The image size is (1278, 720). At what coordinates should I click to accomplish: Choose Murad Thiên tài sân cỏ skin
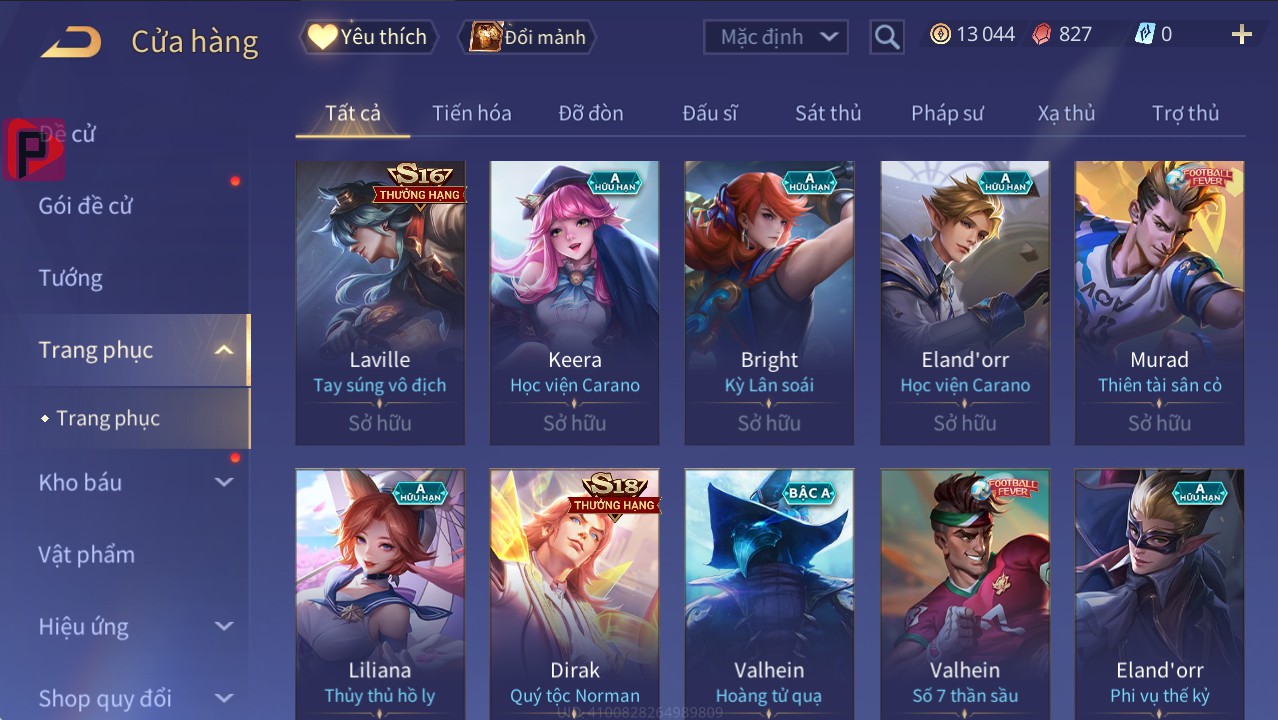[x=1159, y=302]
